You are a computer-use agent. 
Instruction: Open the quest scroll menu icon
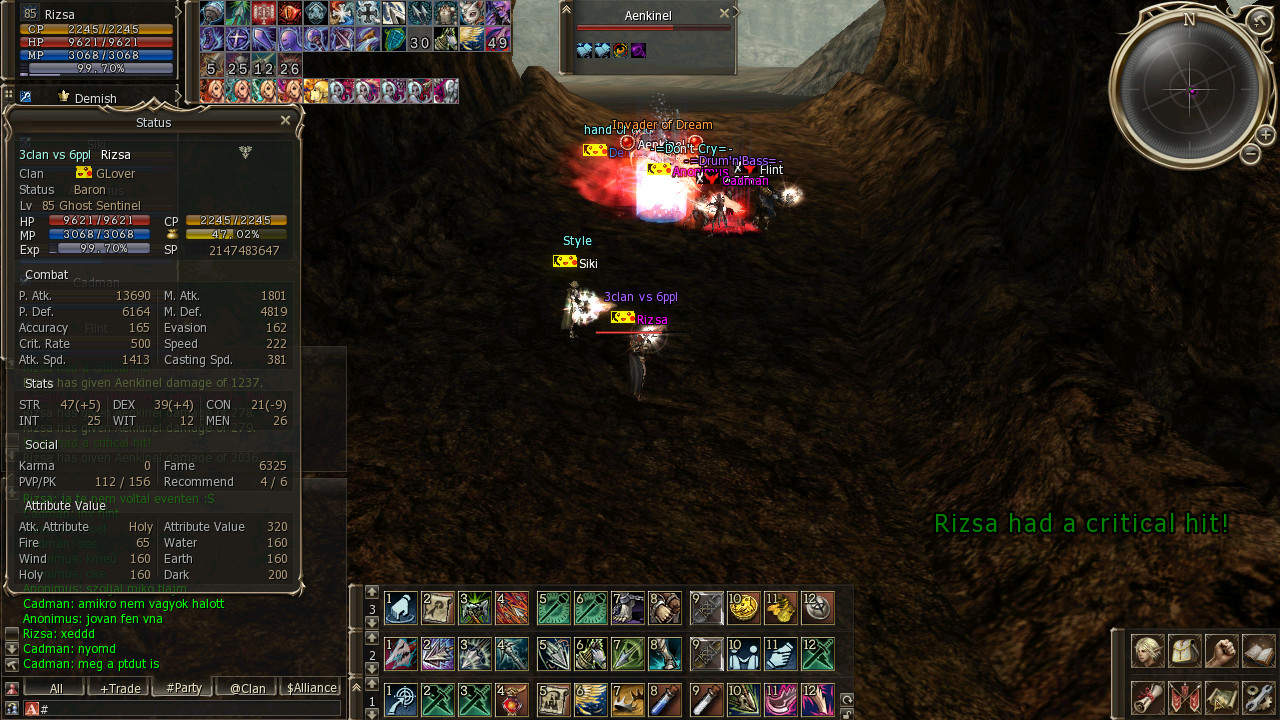click(1147, 697)
